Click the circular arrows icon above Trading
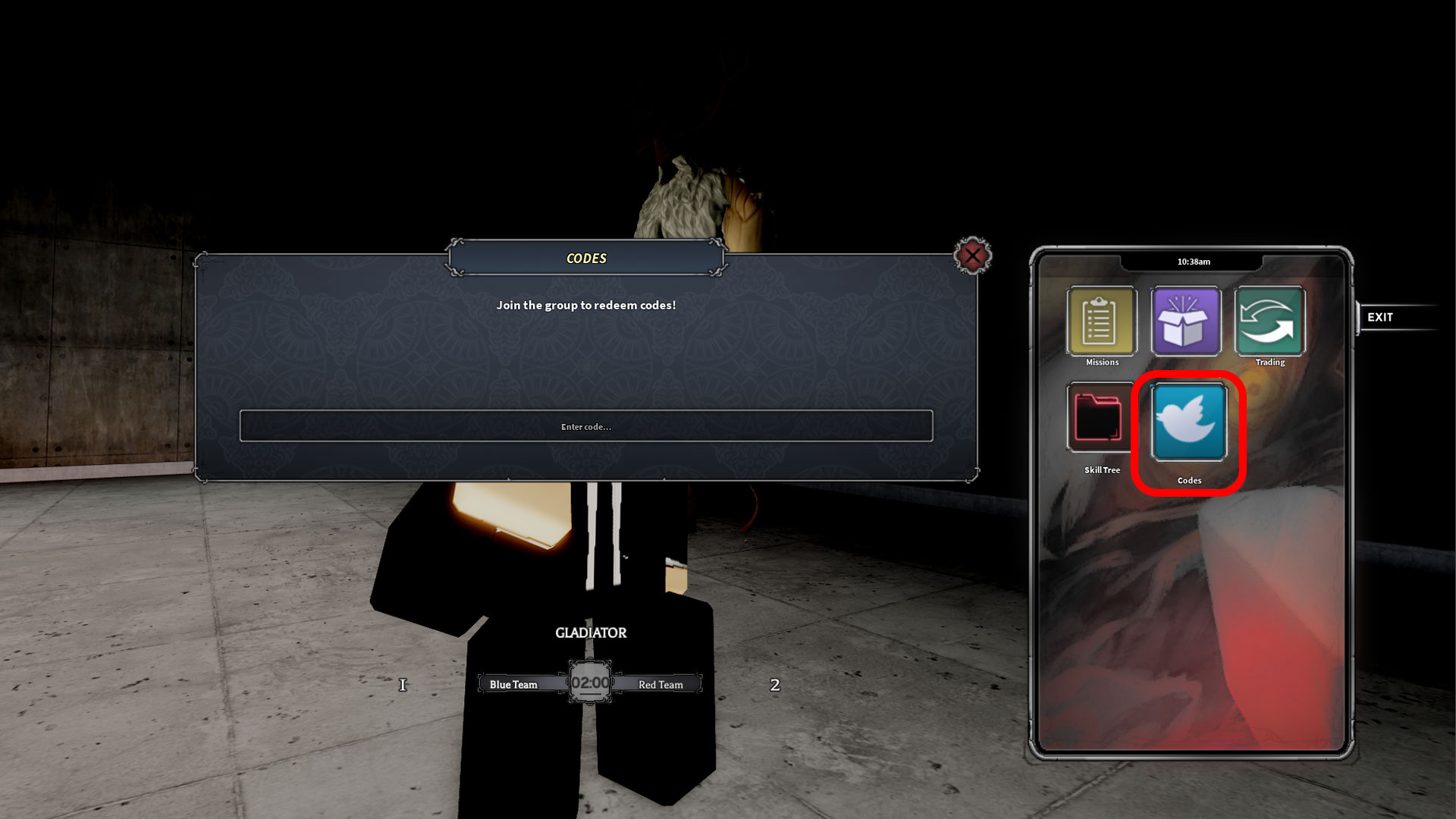1456x819 pixels. 1269,318
